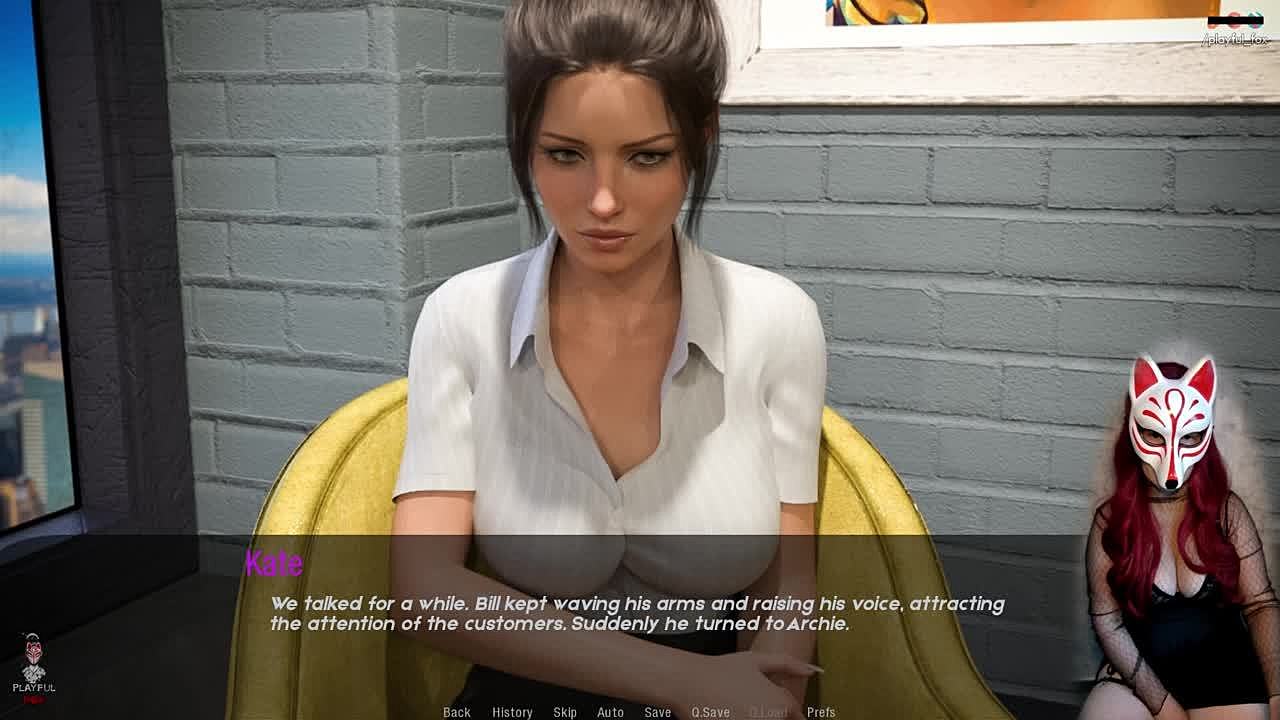Go back one dialogue line
The height and width of the screenshot is (720, 1280).
coord(457,712)
